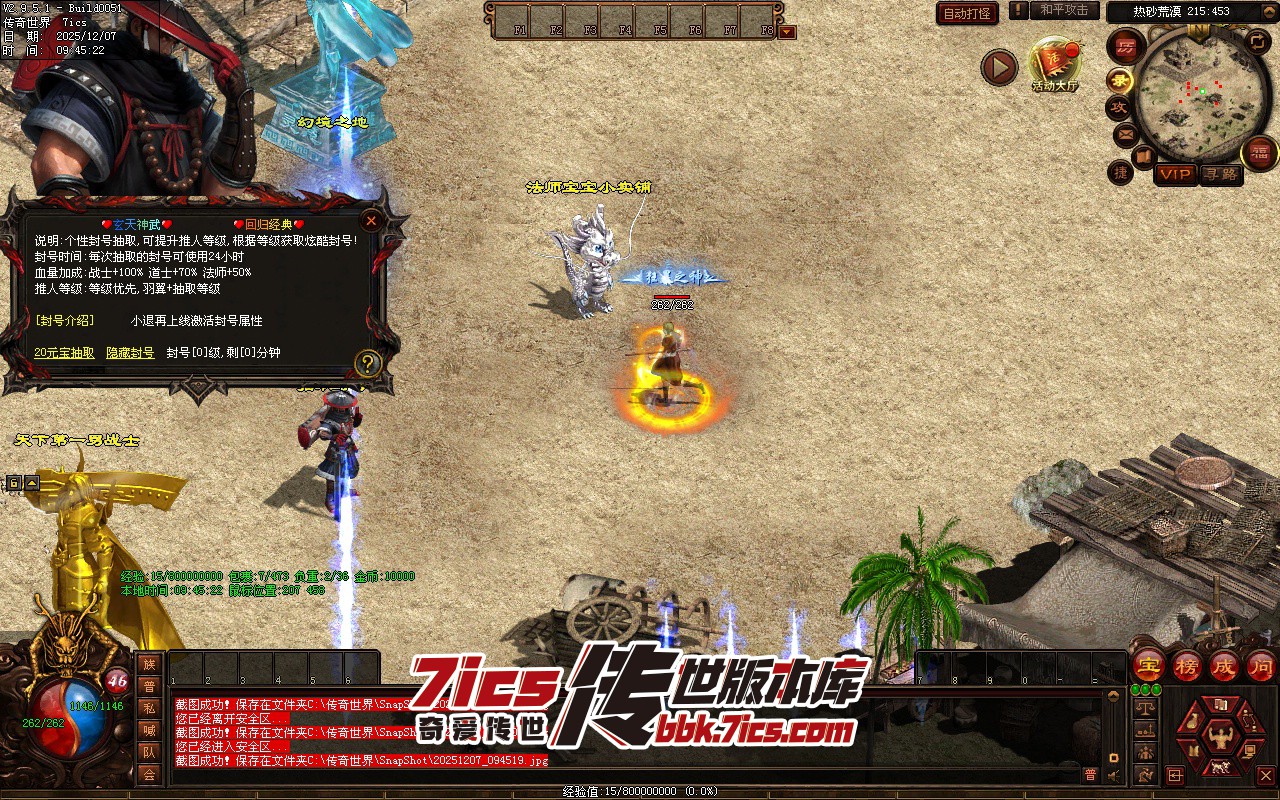Show the 榜 rankings orb
The height and width of the screenshot is (800, 1280).
(1187, 665)
